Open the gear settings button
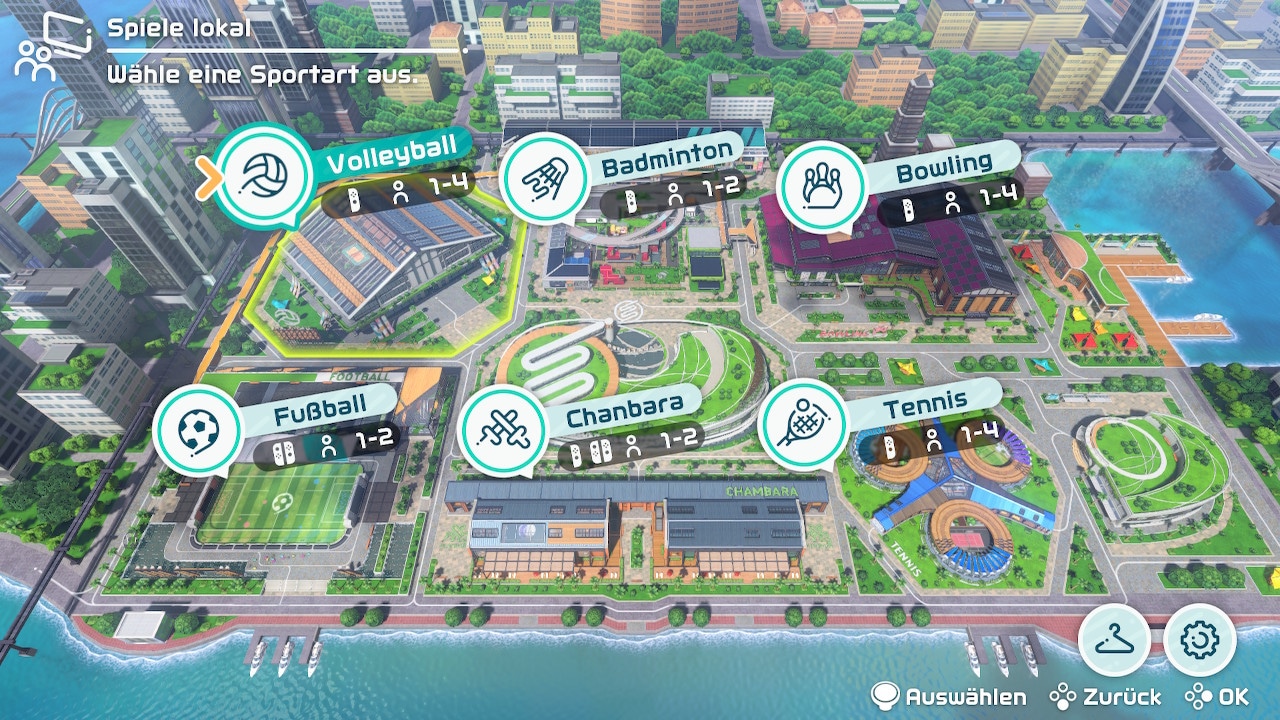The width and height of the screenshot is (1280, 720). 1200,639
